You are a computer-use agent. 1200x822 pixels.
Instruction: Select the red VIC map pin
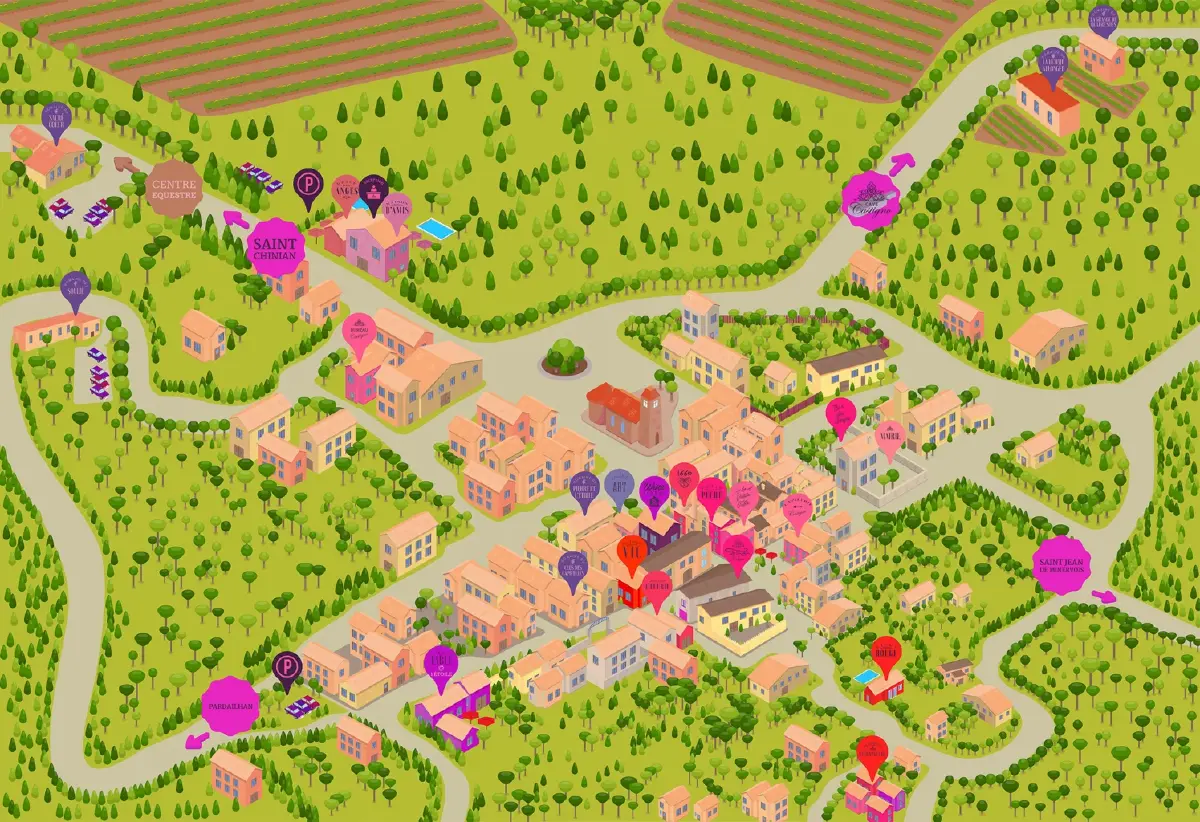click(x=632, y=552)
